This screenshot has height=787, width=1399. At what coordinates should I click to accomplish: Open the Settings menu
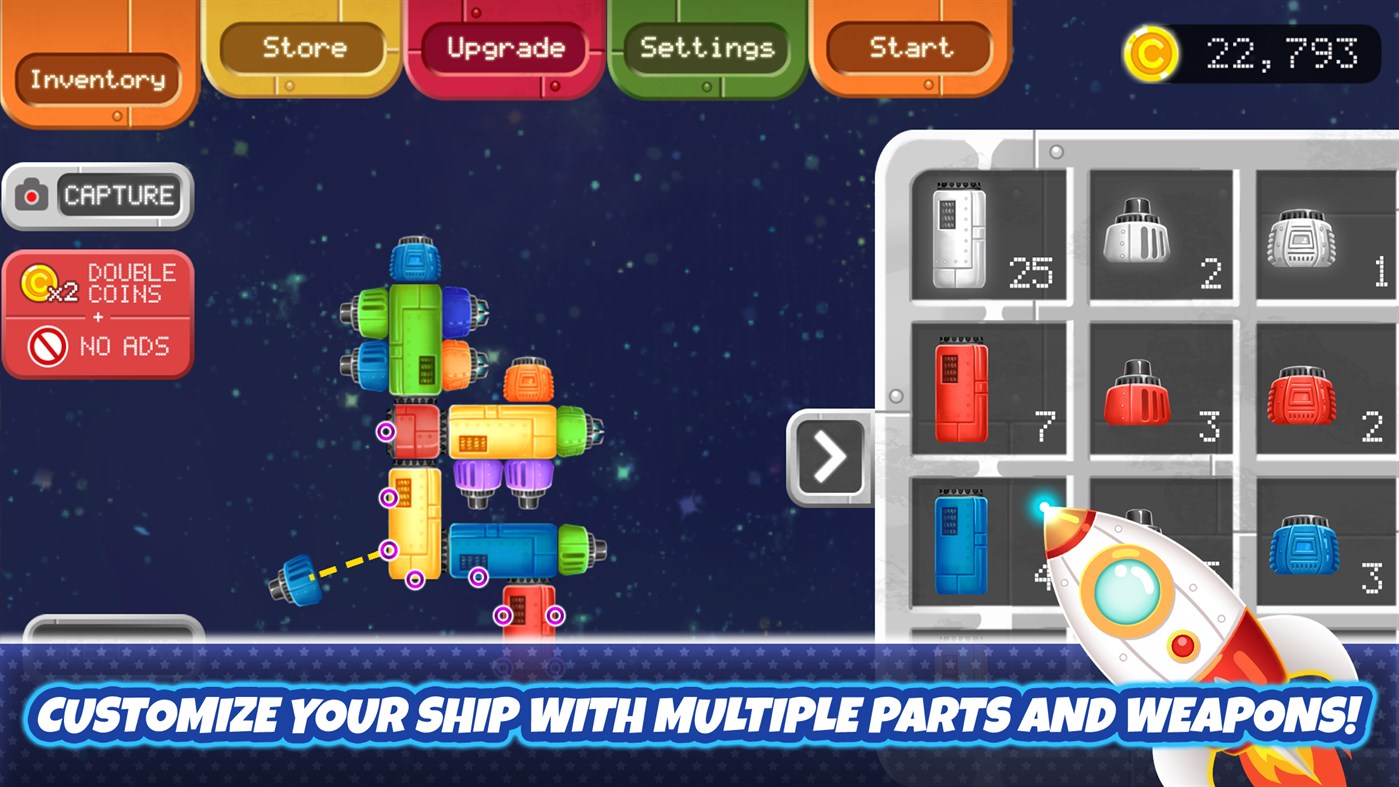coord(707,47)
